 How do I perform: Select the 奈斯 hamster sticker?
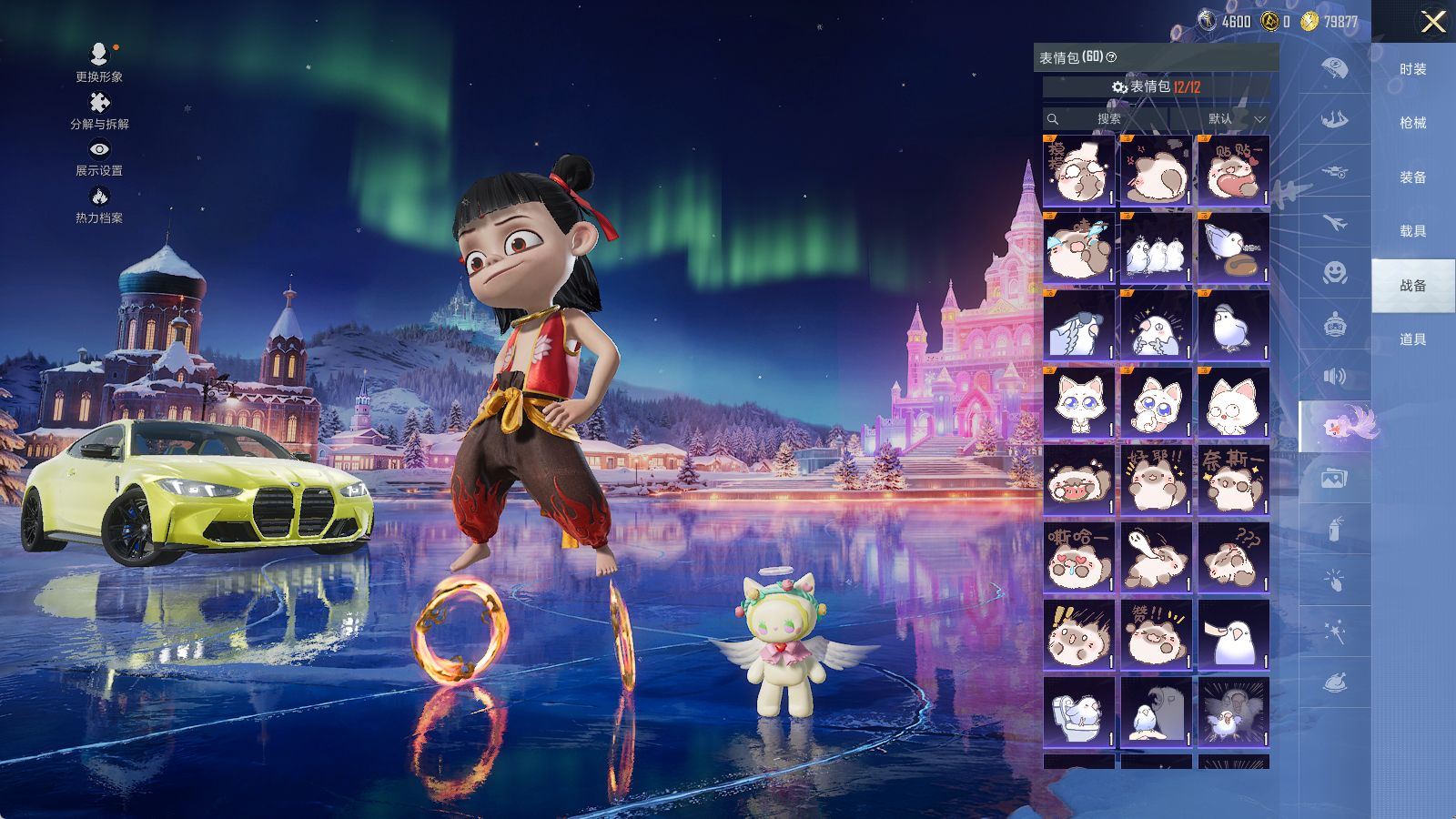coord(1233,480)
